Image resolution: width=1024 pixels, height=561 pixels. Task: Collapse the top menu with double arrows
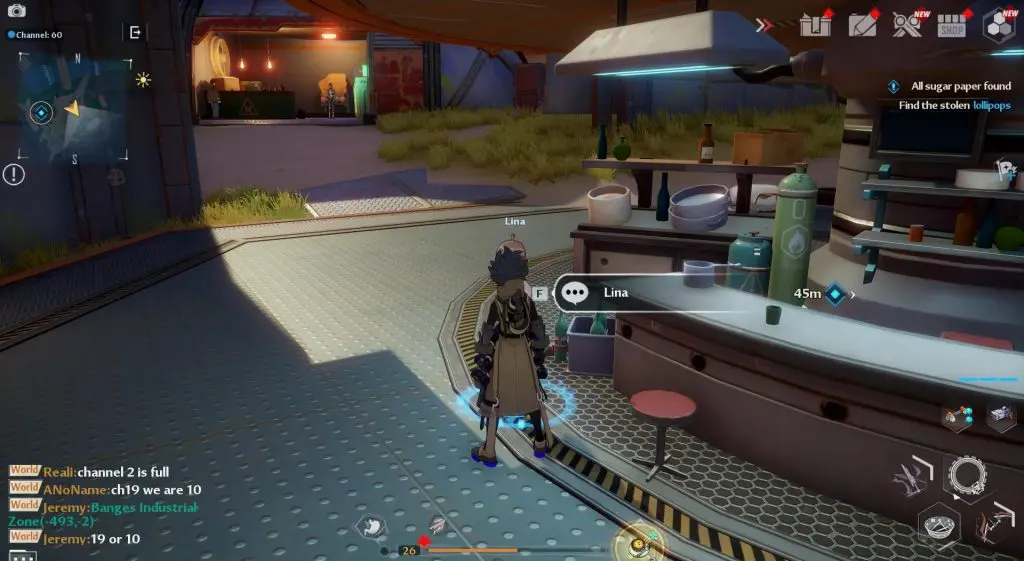pyautogui.click(x=764, y=25)
